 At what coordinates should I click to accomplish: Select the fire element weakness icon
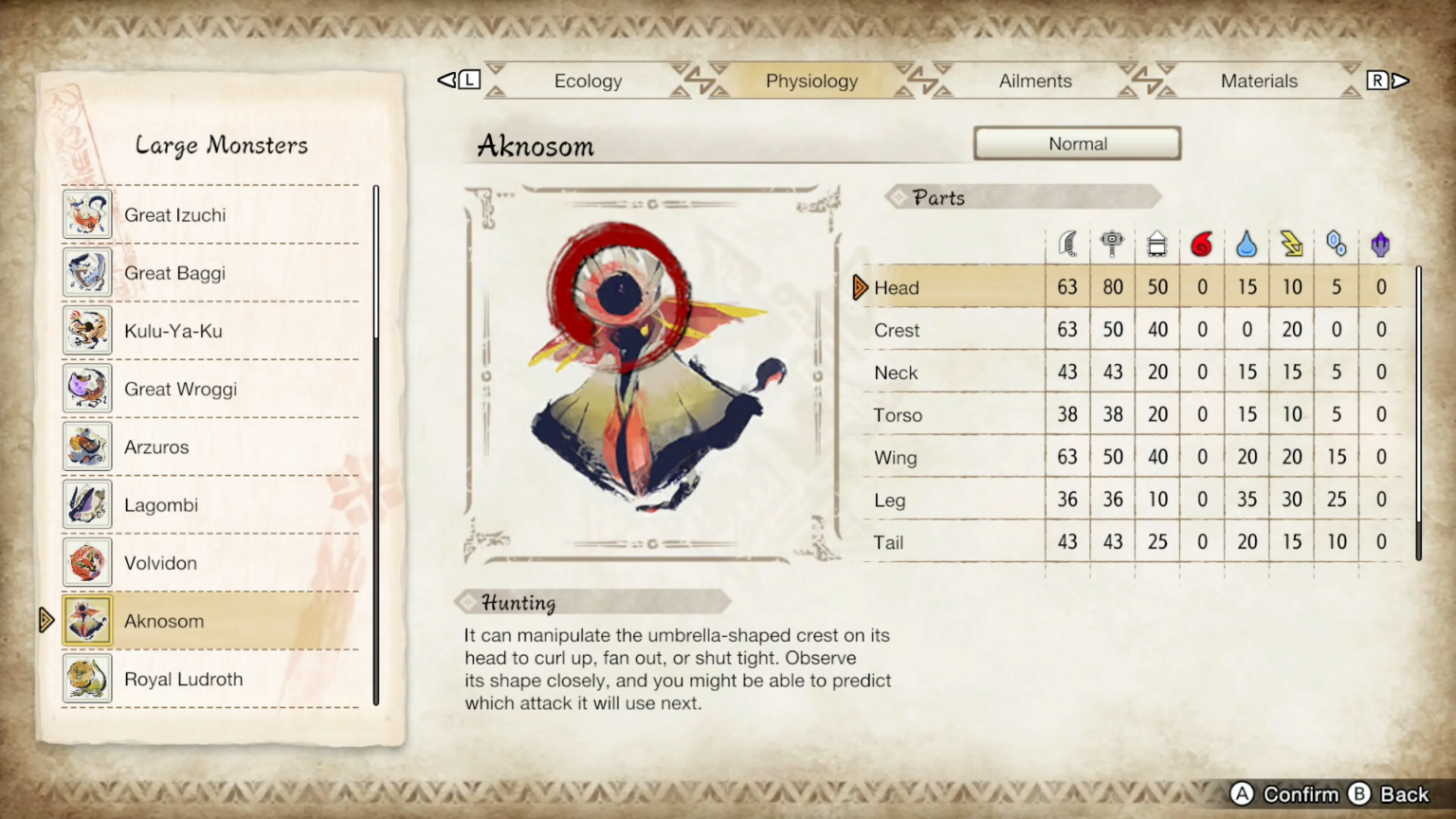(x=1202, y=244)
